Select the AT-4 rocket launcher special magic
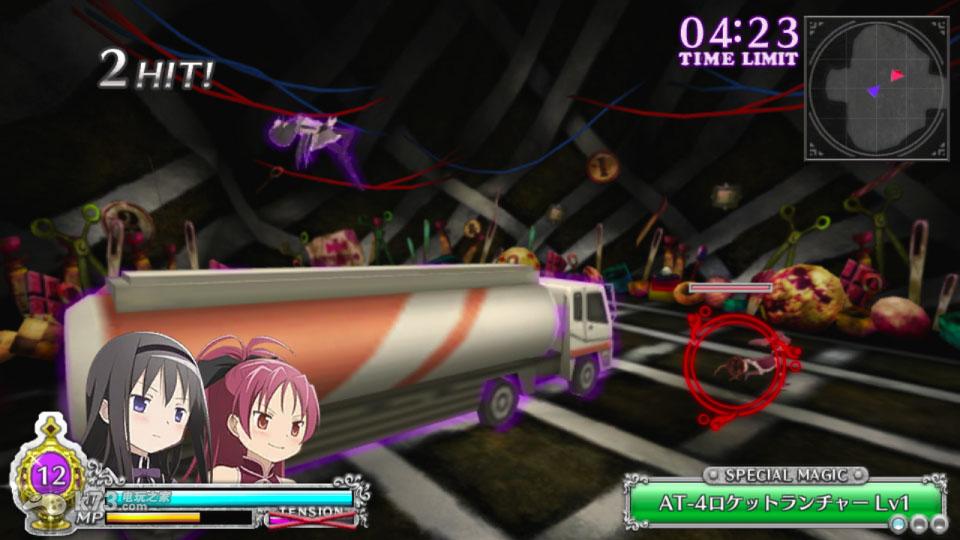This screenshot has height=540, width=960. pos(783,502)
